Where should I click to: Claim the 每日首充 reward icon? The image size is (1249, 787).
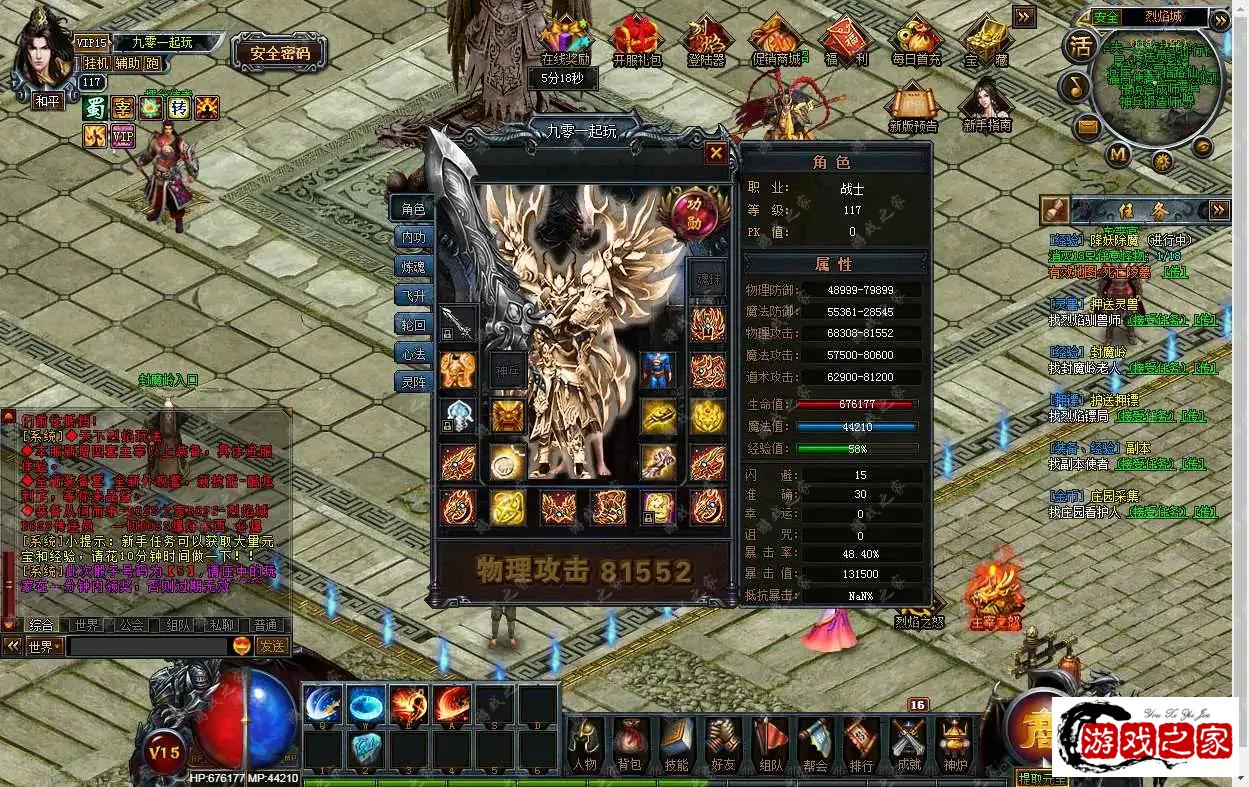tap(916, 41)
